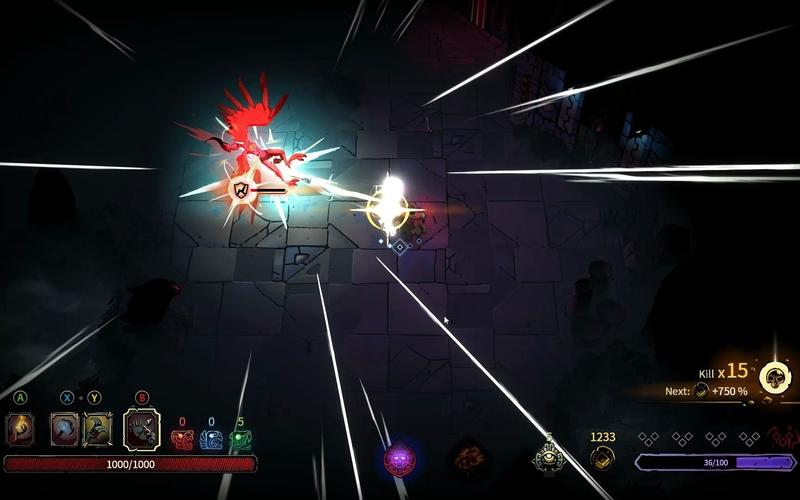Activate the hammer weapon skill
800x500 pixels.
(x=65, y=429)
